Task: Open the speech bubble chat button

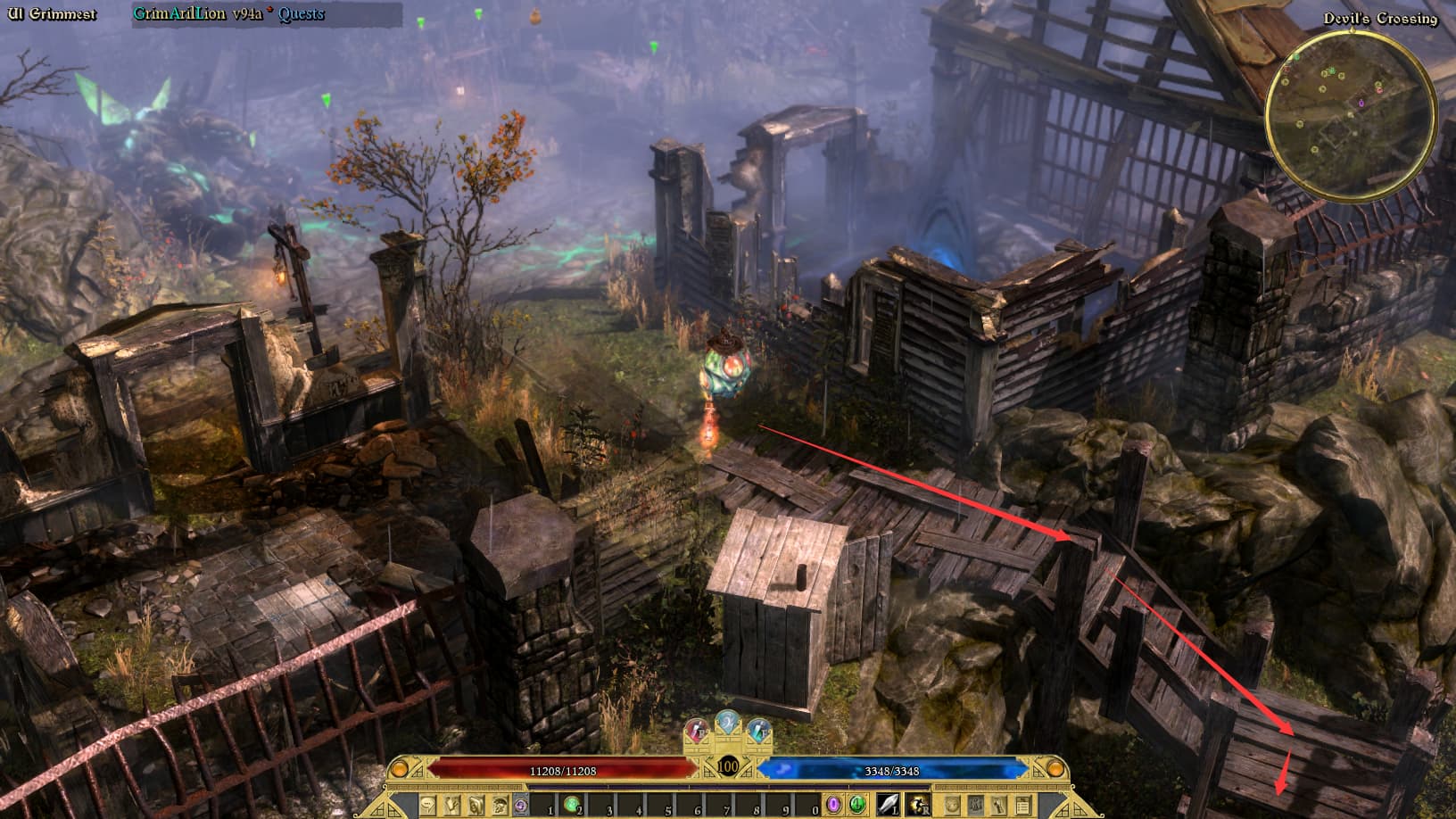Action: tap(428, 805)
